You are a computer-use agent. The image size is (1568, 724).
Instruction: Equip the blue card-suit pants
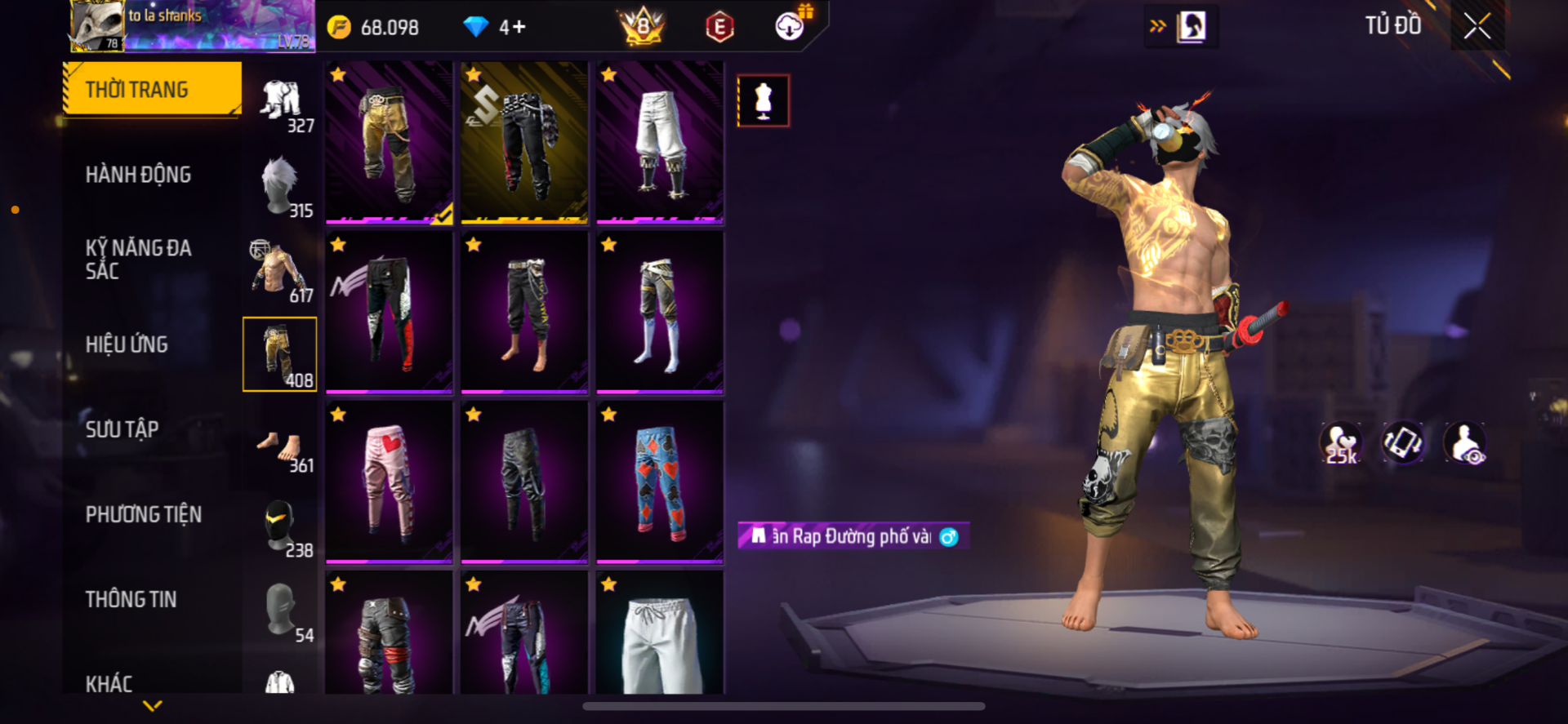coord(660,482)
